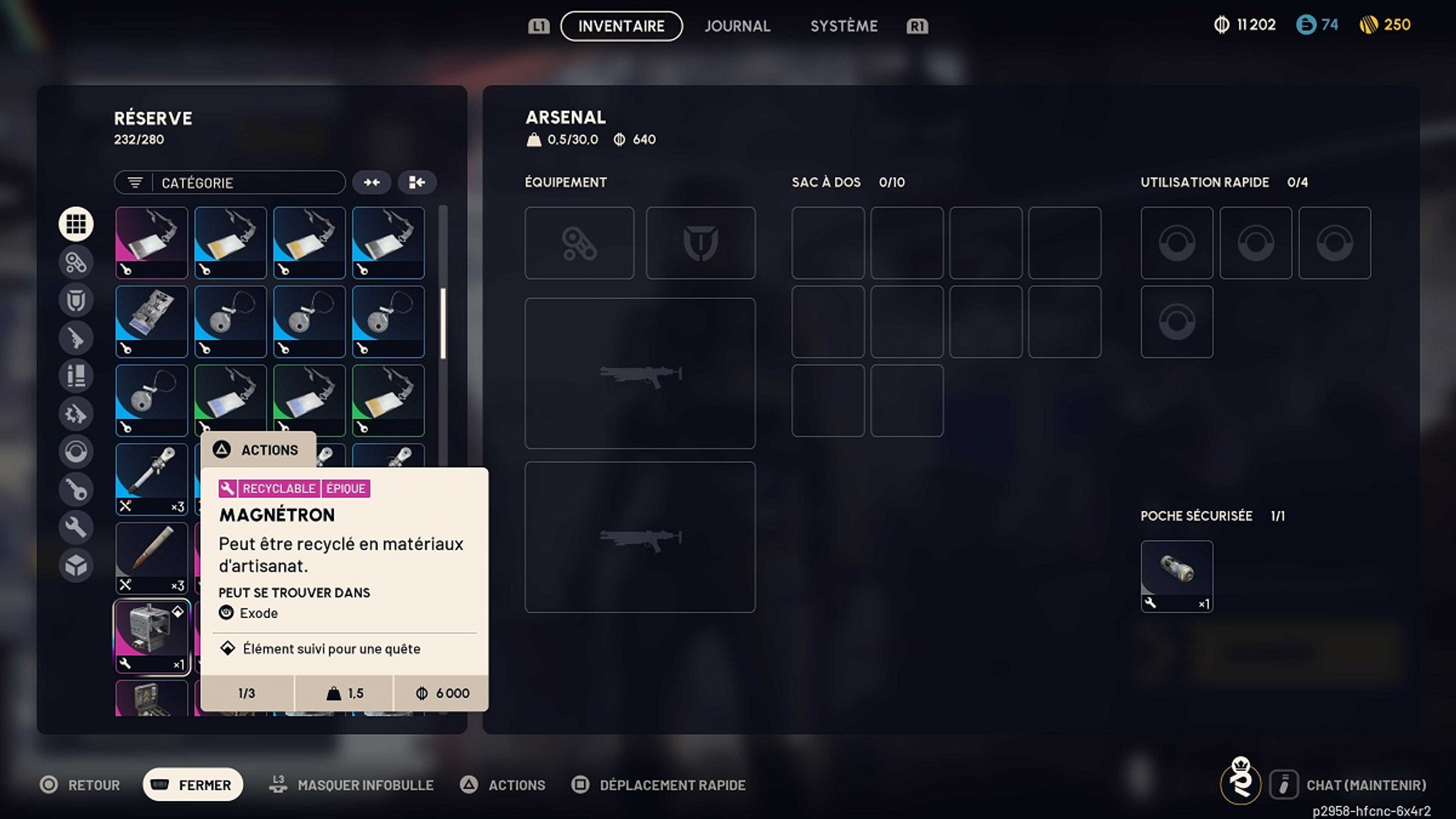Select the cube materials filter at sidebar bottom

click(x=76, y=565)
